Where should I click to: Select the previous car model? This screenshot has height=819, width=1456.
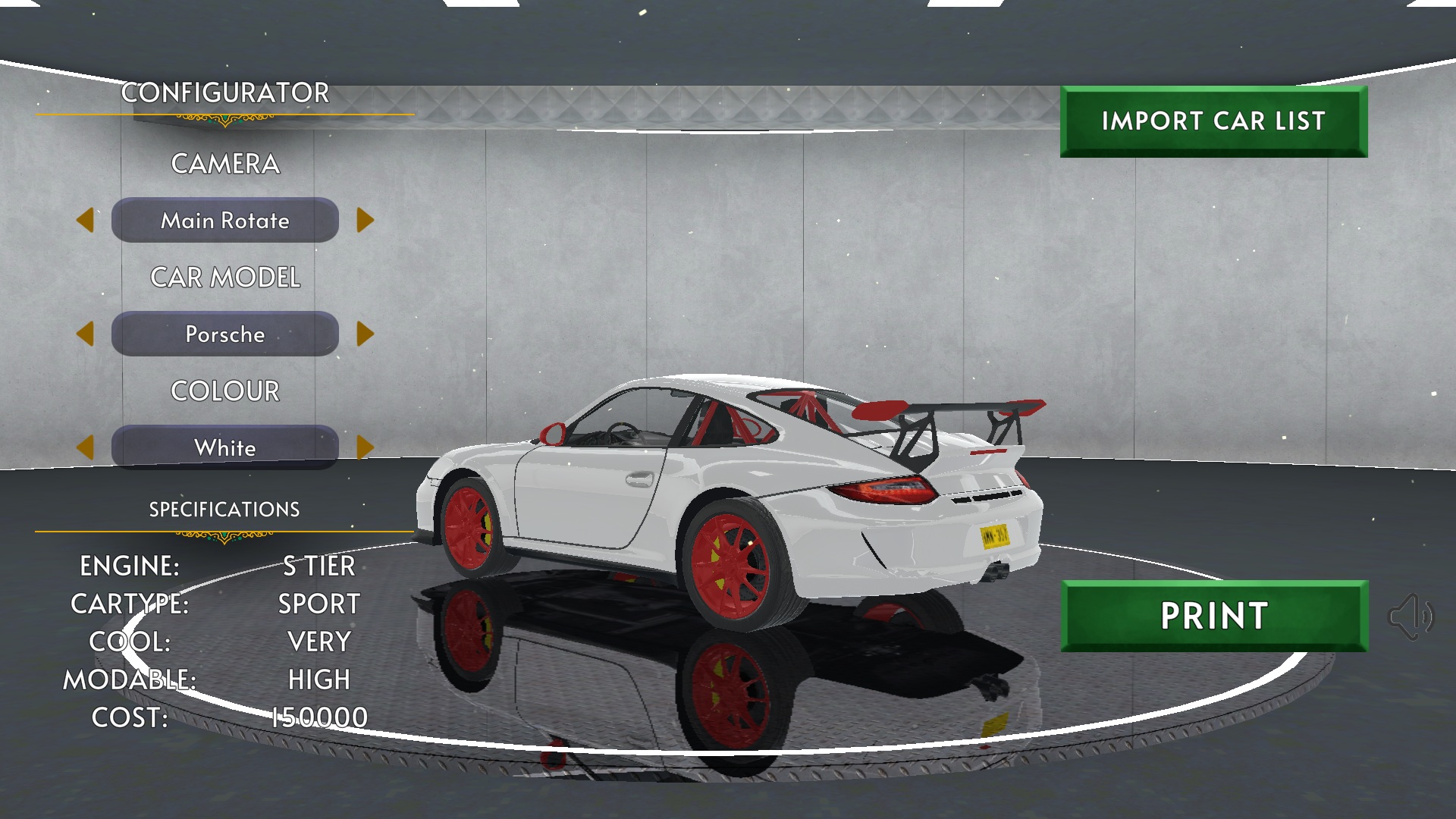85,334
